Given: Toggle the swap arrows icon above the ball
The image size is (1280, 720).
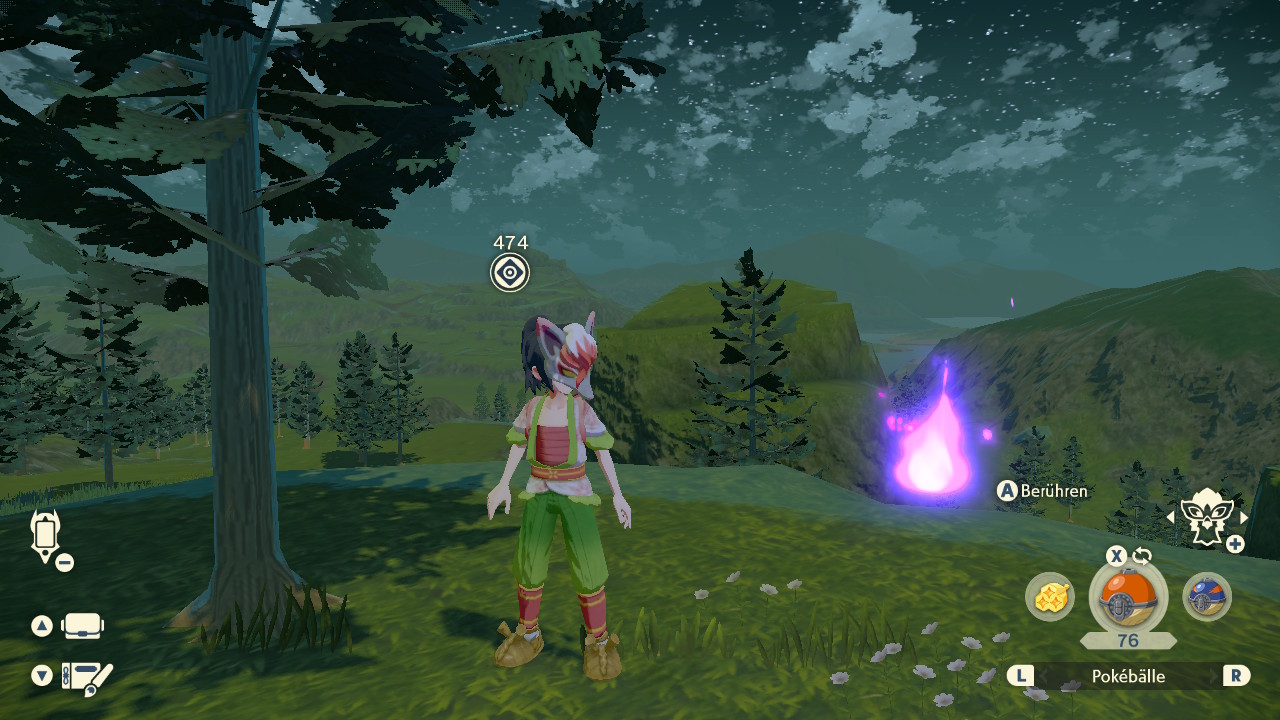Looking at the screenshot, I should [1142, 556].
